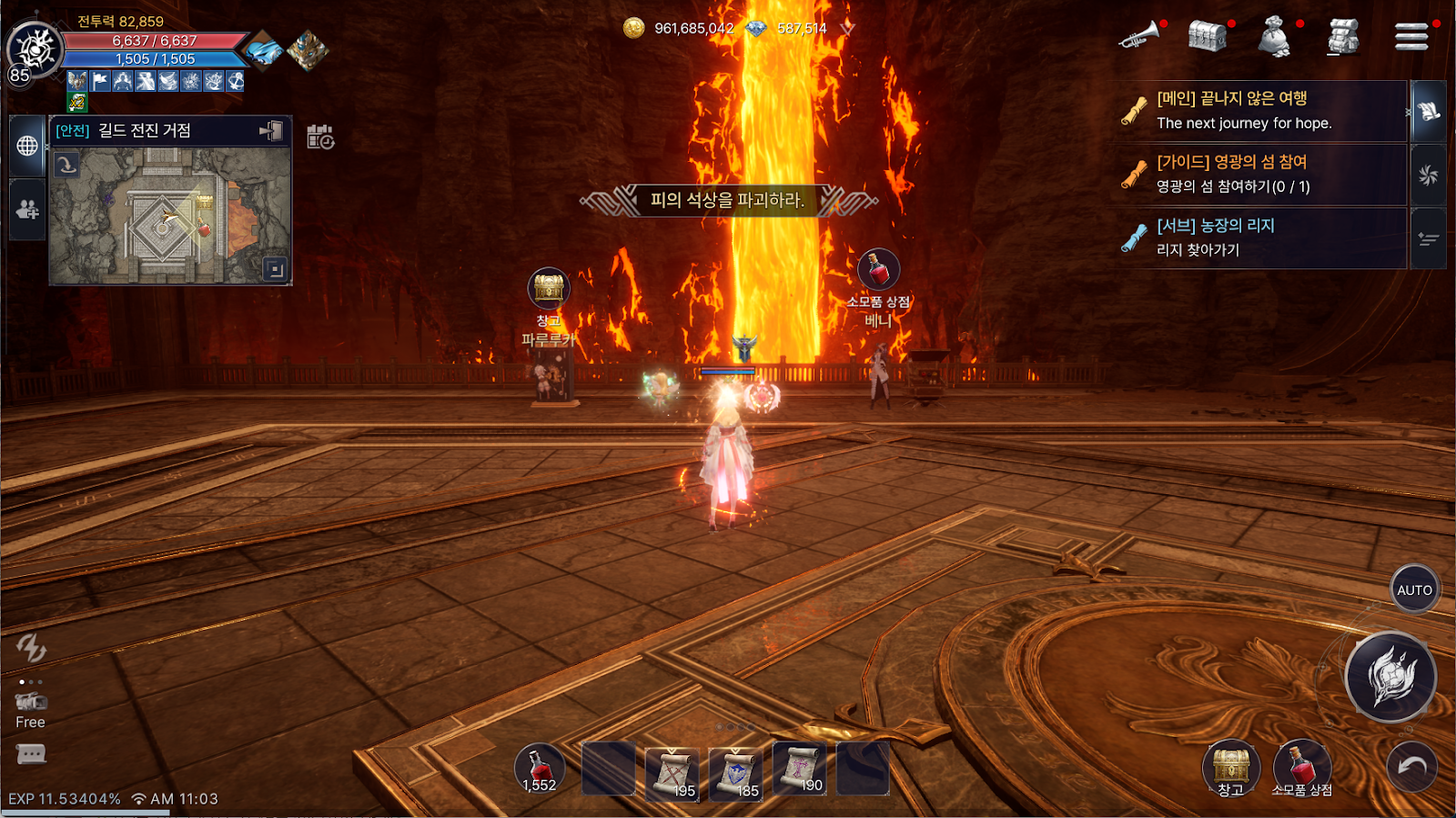Use the scroll with count 195
The image size is (1456, 818).
click(672, 772)
